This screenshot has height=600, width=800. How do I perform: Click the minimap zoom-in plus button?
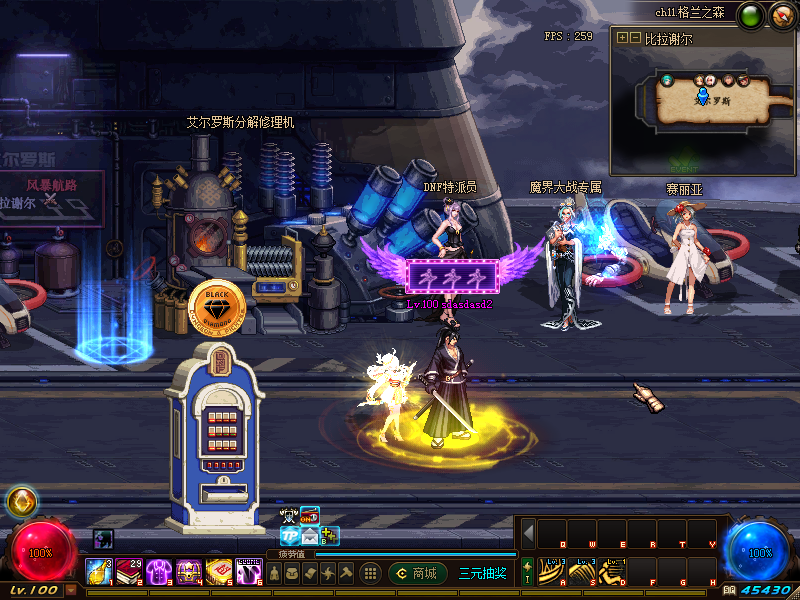click(x=622, y=38)
